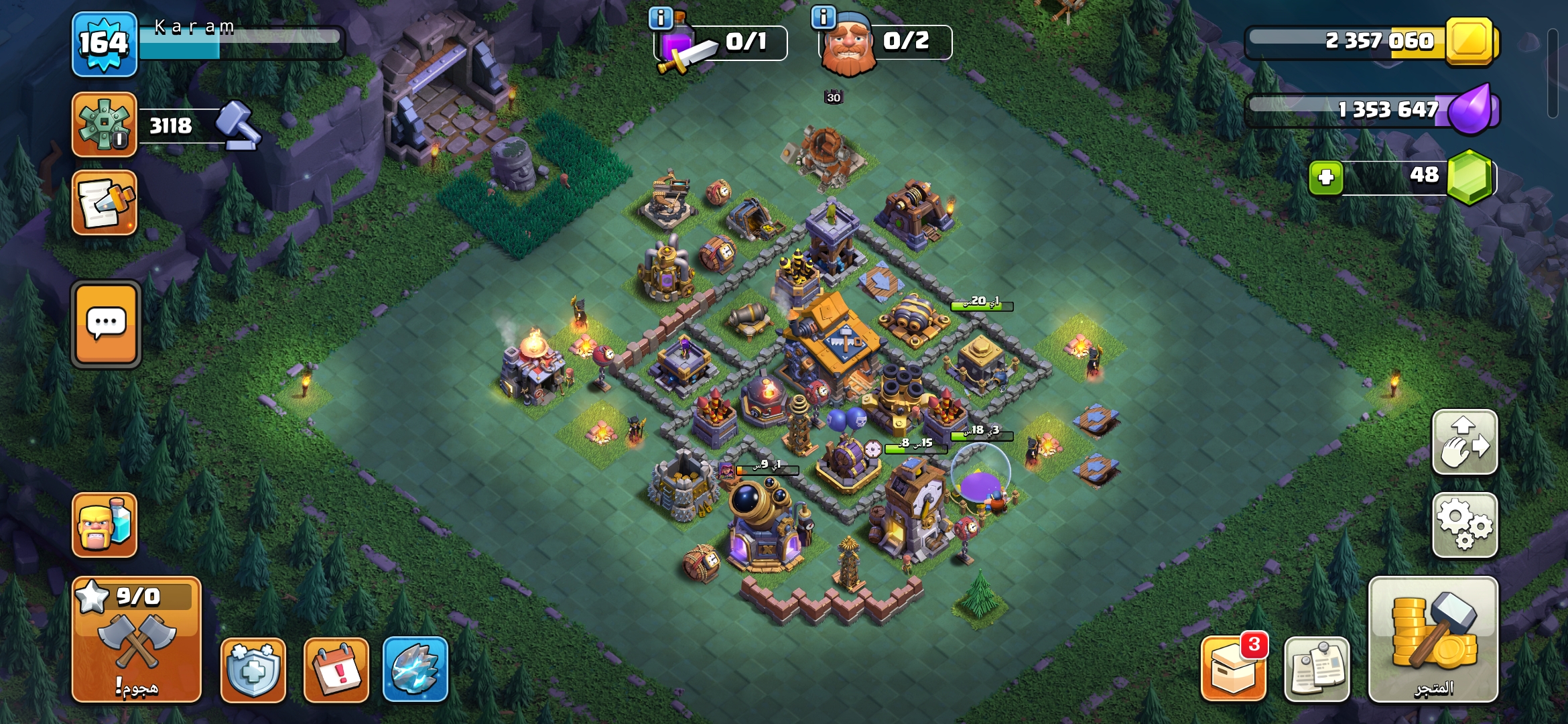The width and height of the screenshot is (1568, 724).
Task: Open the barbarian army overview button
Action: tap(105, 526)
